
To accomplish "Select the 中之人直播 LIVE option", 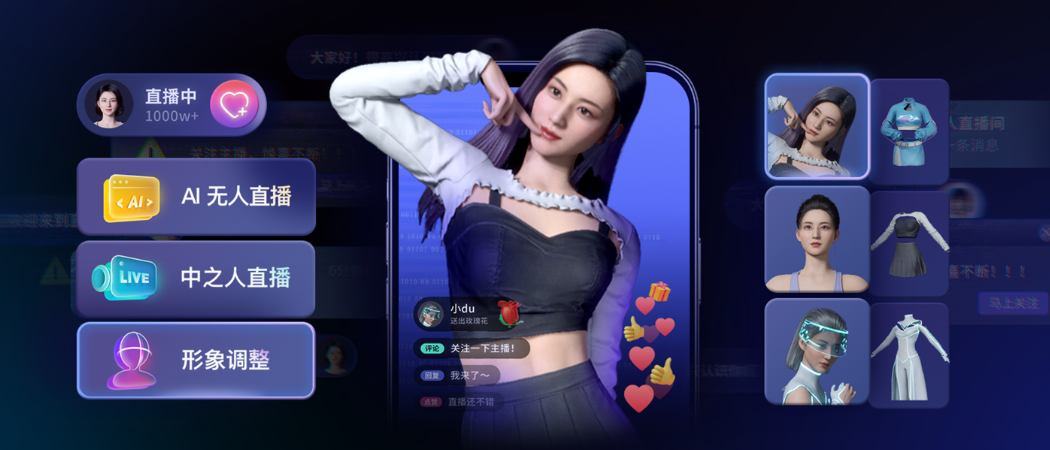I will (196, 278).
